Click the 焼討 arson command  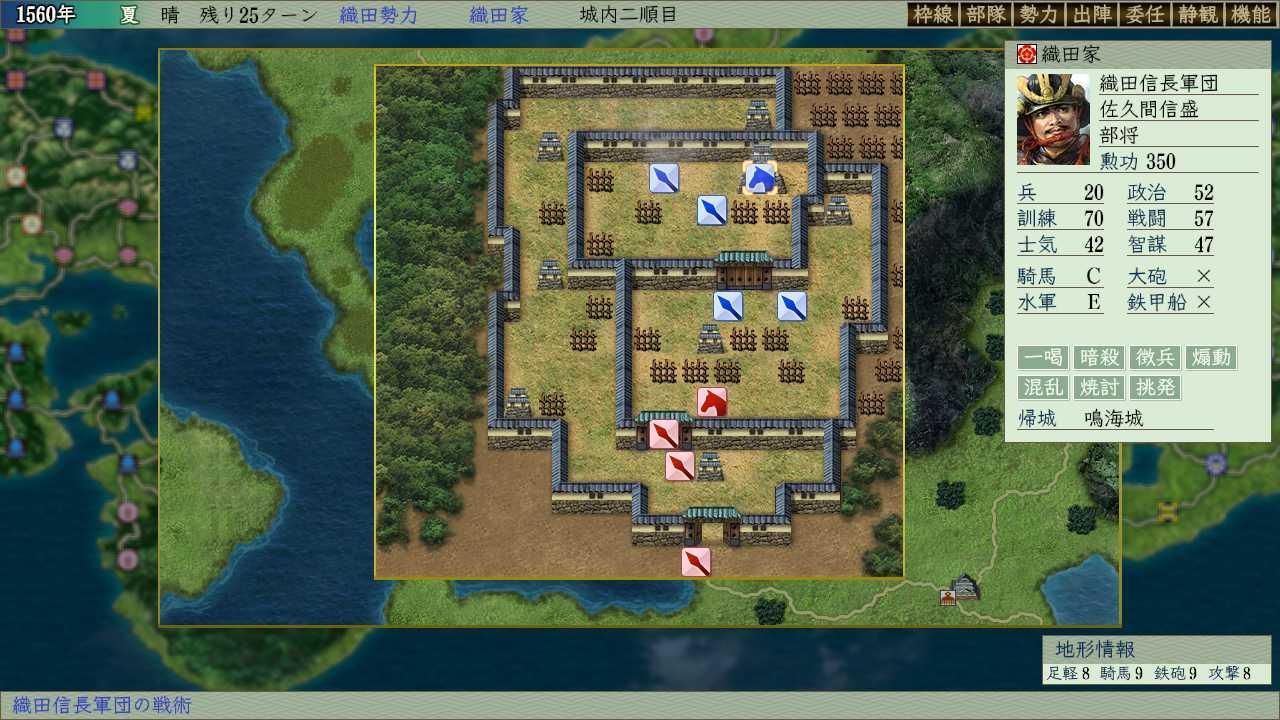click(1098, 388)
